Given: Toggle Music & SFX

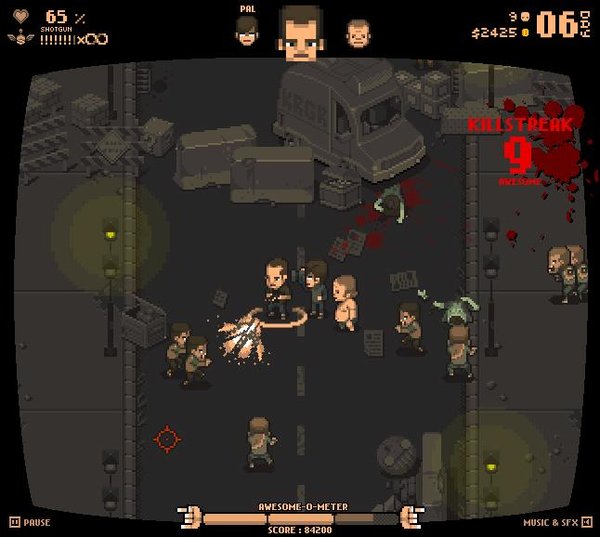Looking at the screenshot, I should pyautogui.click(x=558, y=522).
